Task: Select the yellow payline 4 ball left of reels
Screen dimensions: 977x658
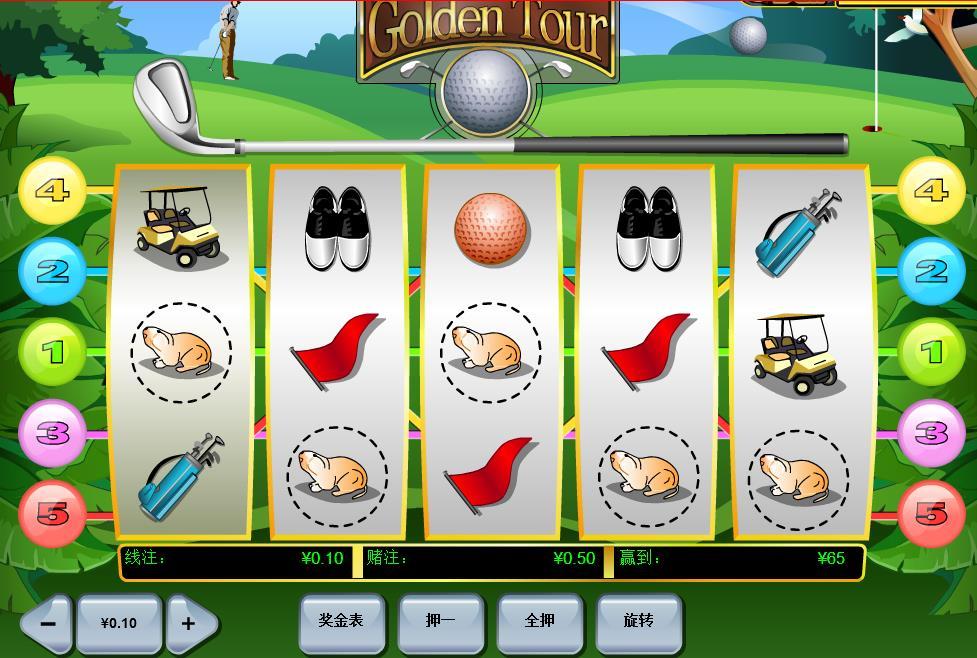Action: (52, 190)
